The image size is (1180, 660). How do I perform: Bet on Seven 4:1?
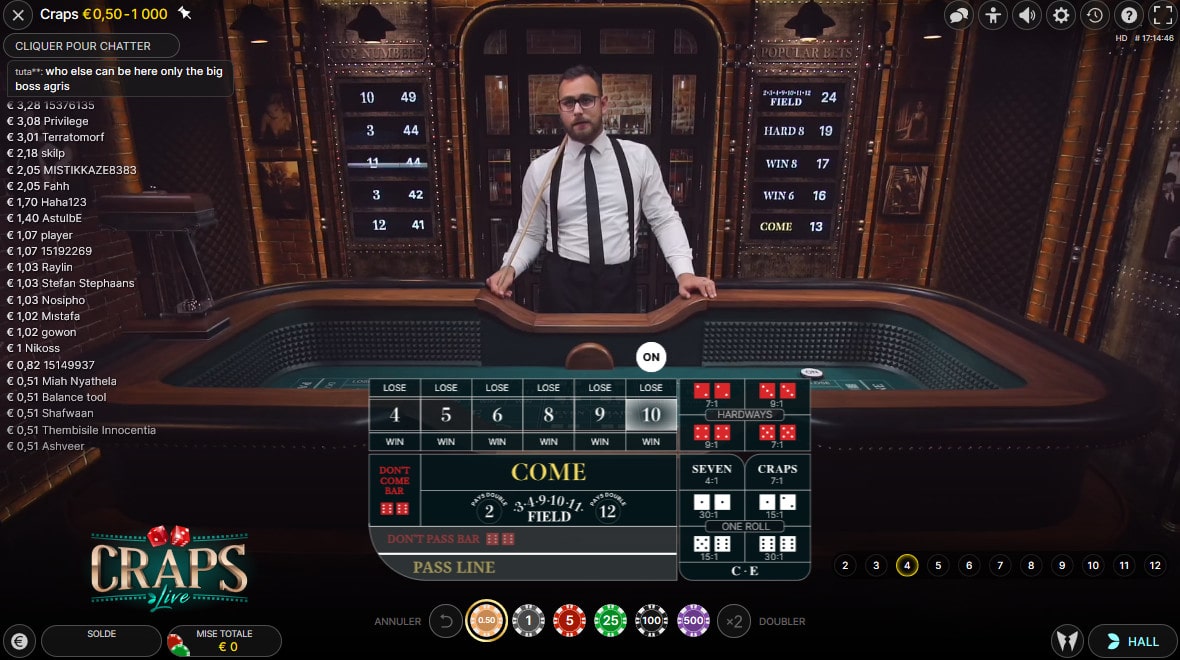point(712,473)
